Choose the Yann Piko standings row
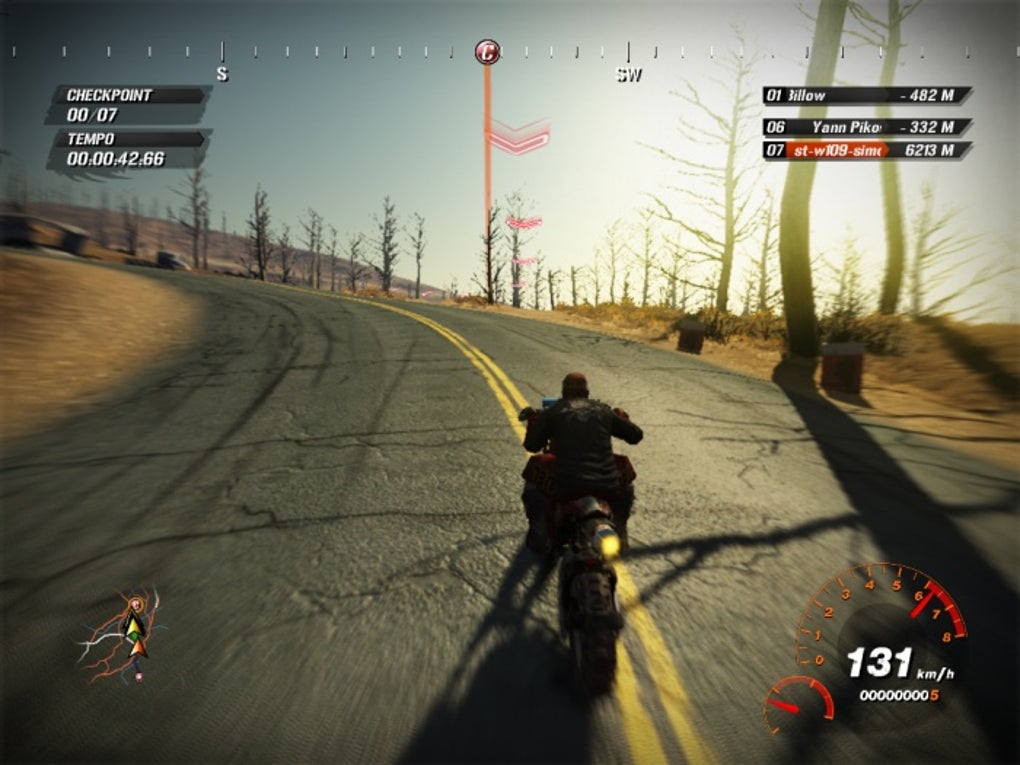This screenshot has height=765, width=1020. 866,127
